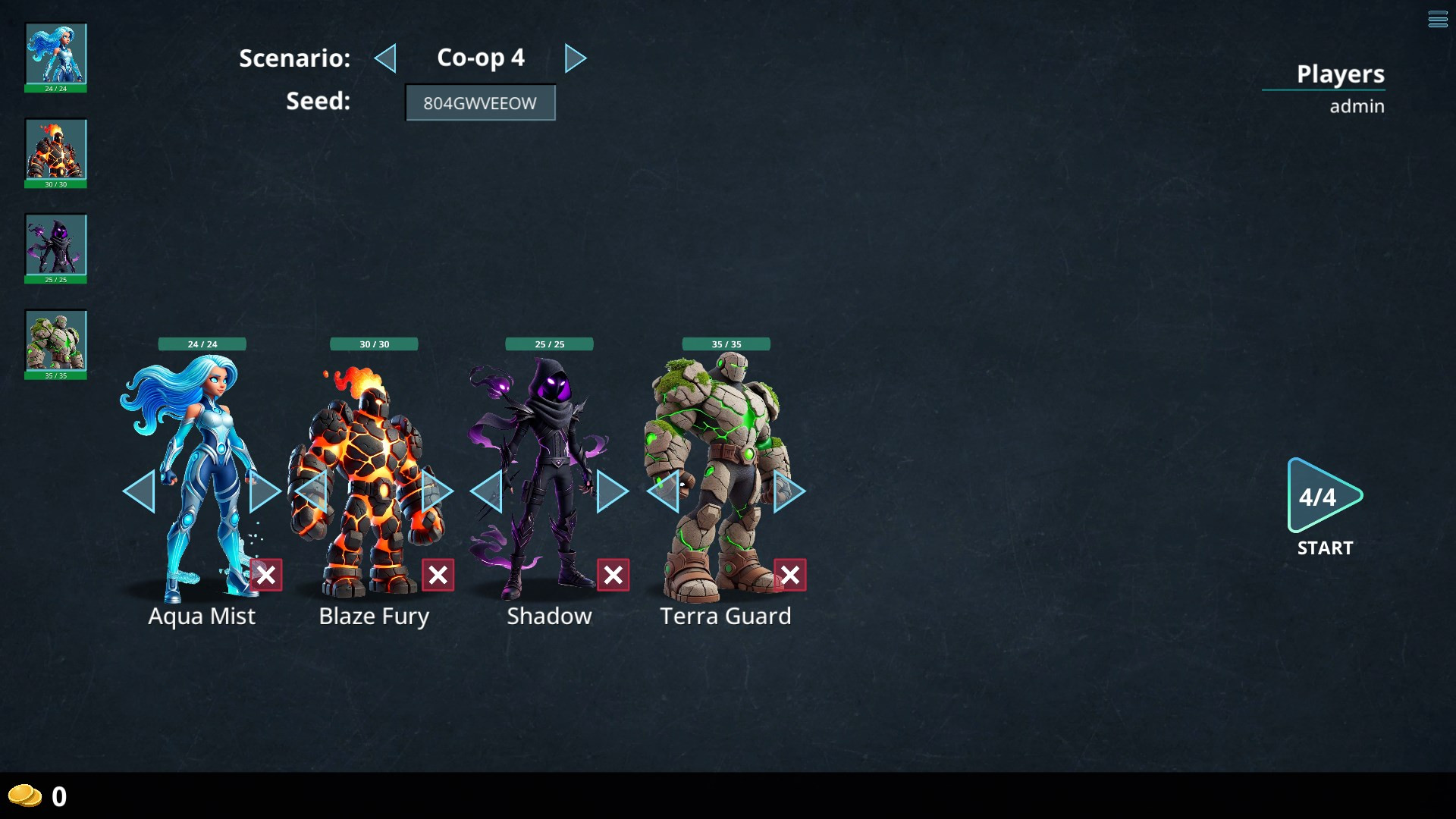
Task: Select the Blaze Fury portrait thumbnail
Action: (x=56, y=149)
